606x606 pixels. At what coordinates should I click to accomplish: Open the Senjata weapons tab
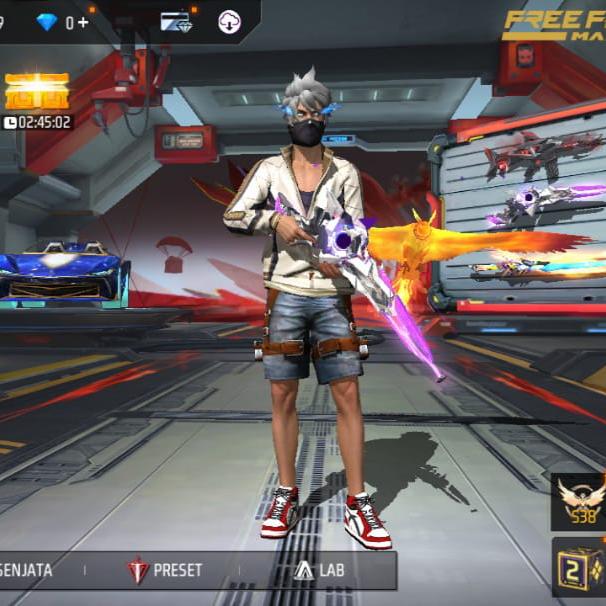coord(28,571)
